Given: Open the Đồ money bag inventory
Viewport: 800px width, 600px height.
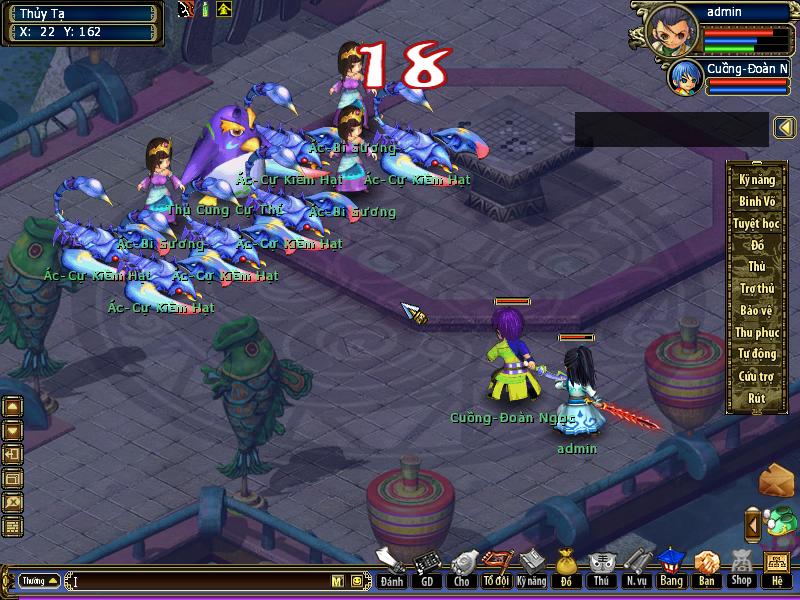Looking at the screenshot, I should coord(566,567).
